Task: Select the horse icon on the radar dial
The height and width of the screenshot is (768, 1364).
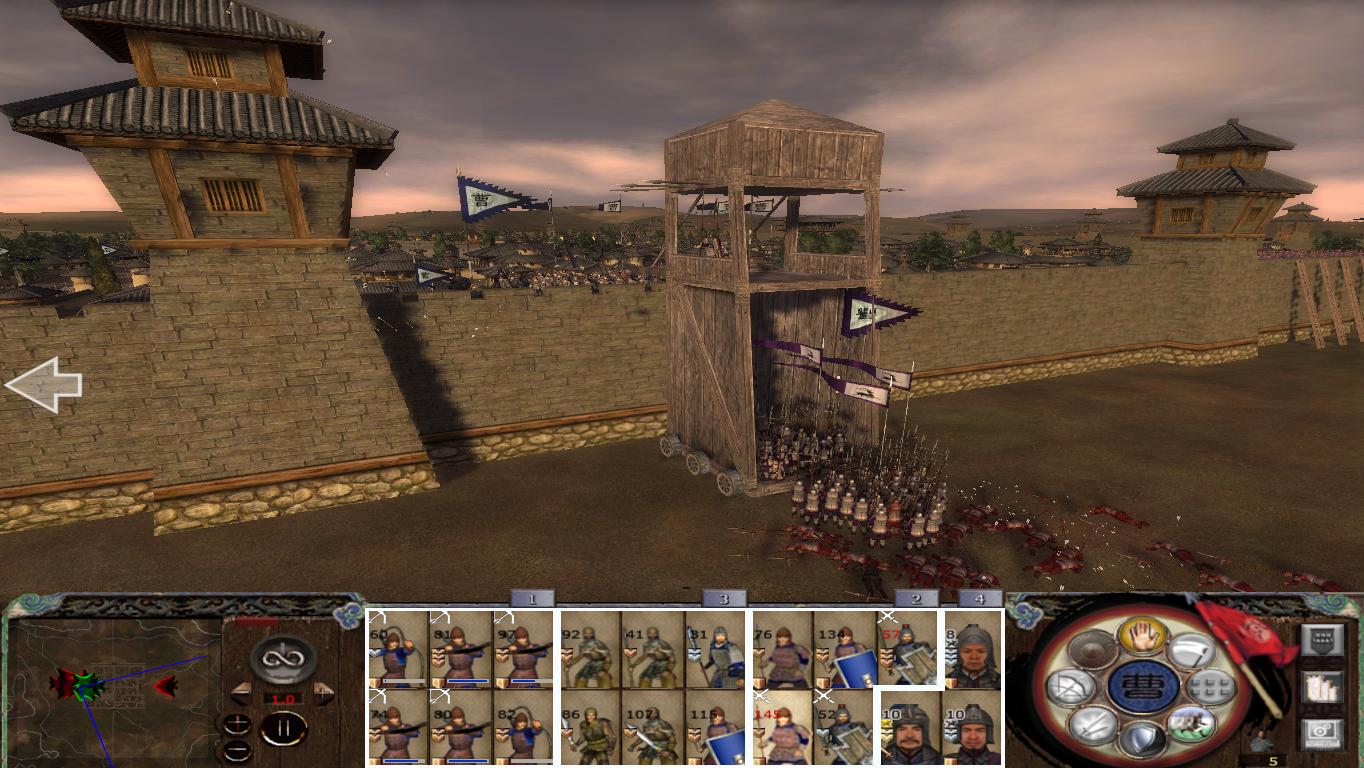Action: click(1190, 726)
